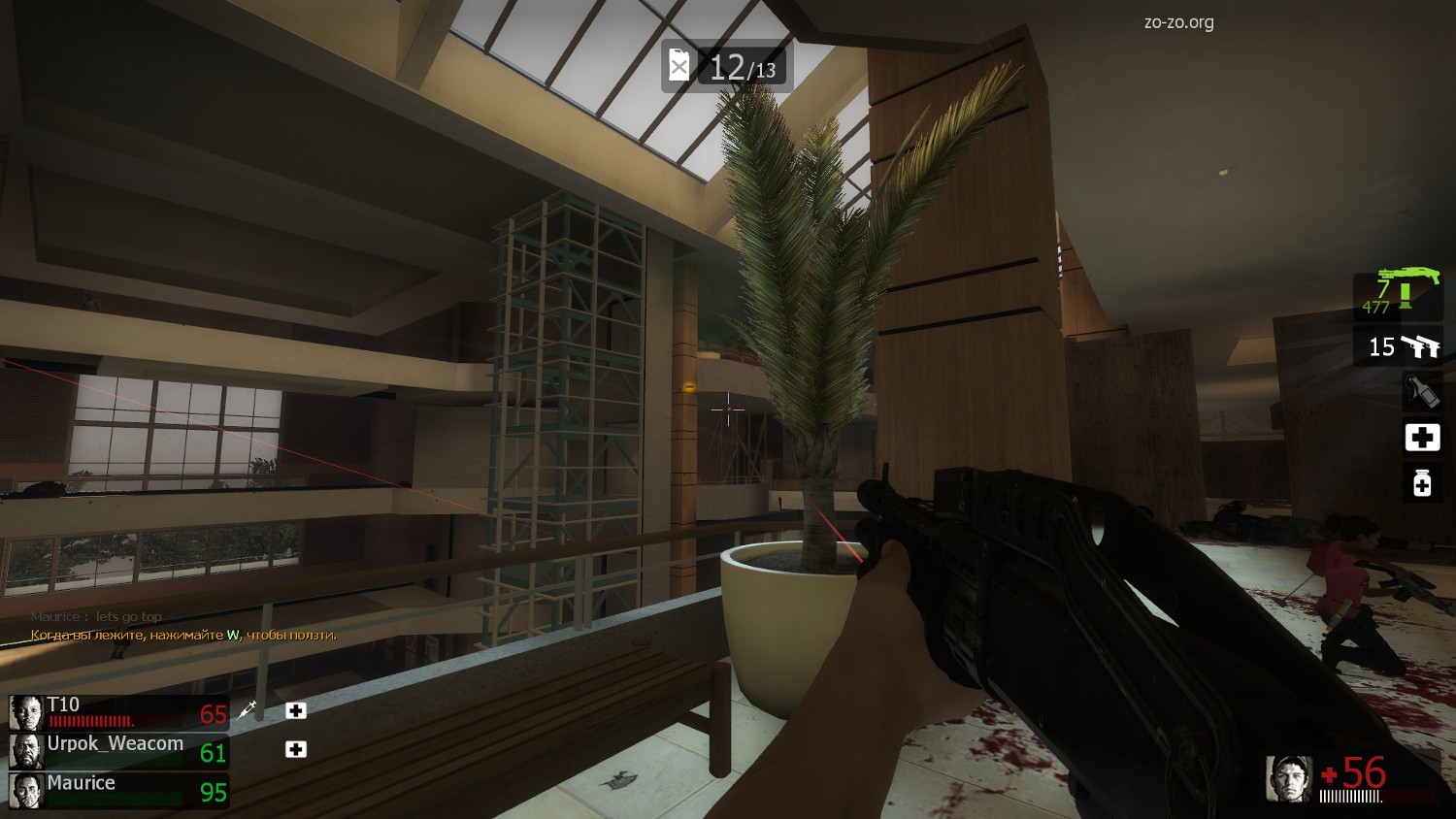The width and height of the screenshot is (1456, 819).
Task: Click the gas can objective tracker
Action: point(727,66)
